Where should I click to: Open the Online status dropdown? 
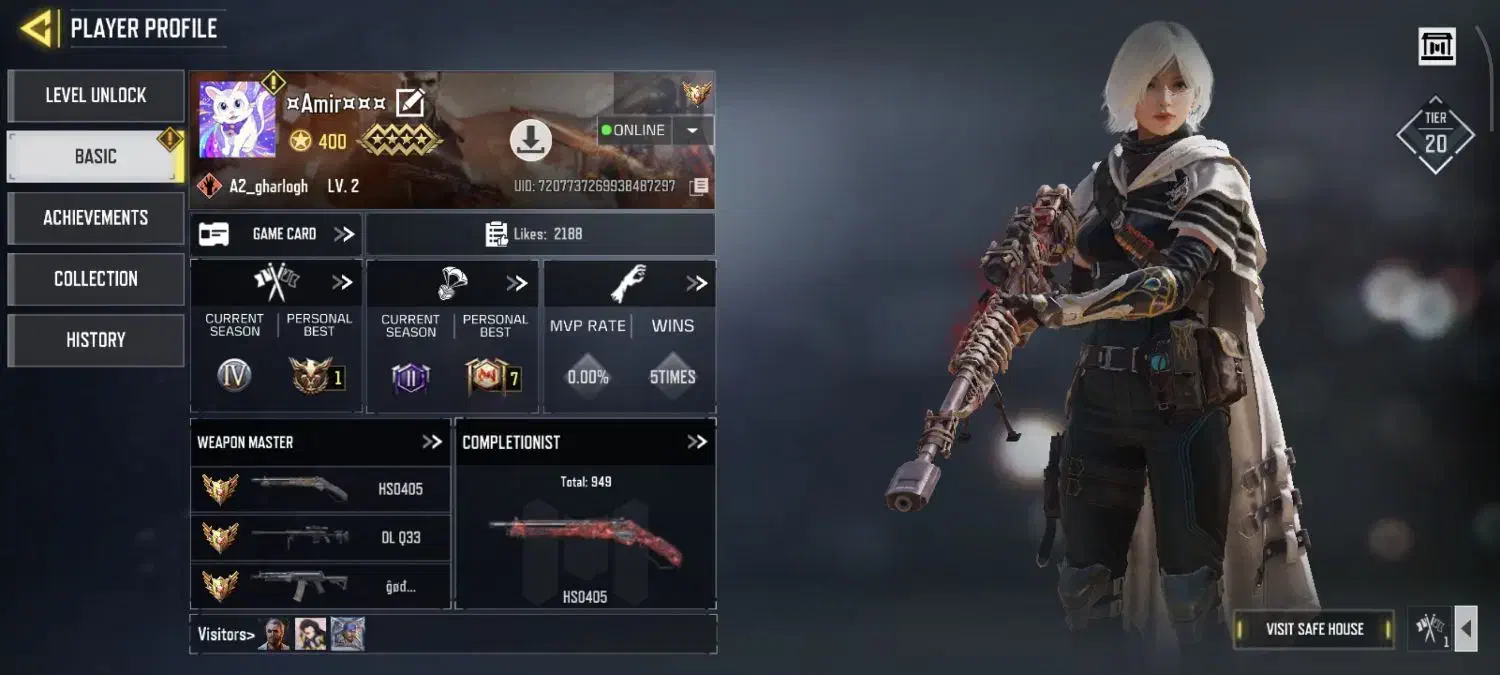(692, 130)
